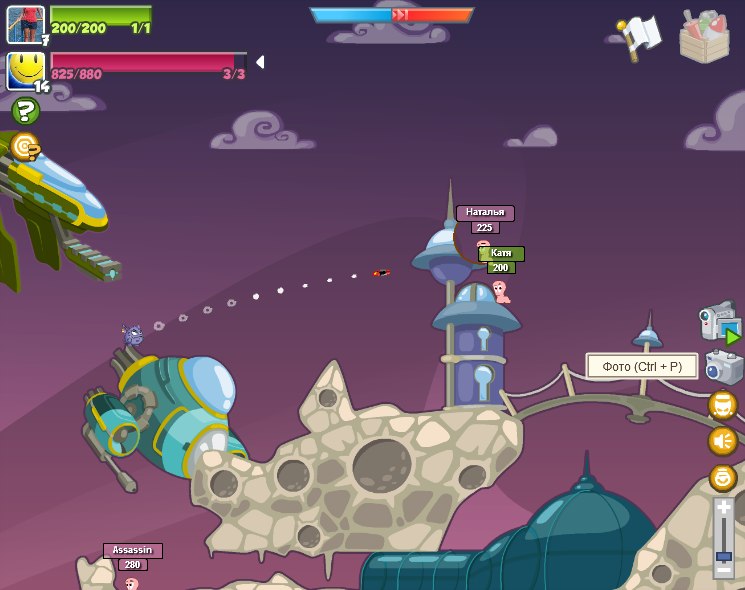Select the yellow smiley team avatar
The width and height of the screenshot is (745, 590).
tap(26, 71)
